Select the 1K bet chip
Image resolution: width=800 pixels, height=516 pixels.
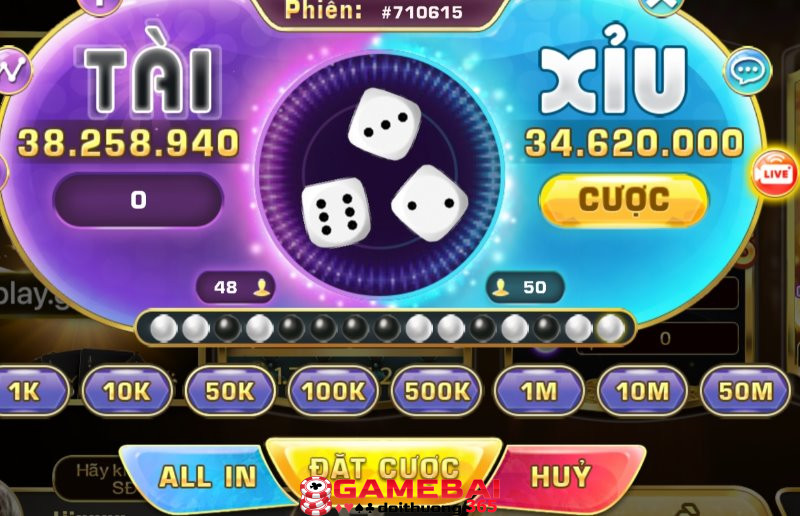26,391
